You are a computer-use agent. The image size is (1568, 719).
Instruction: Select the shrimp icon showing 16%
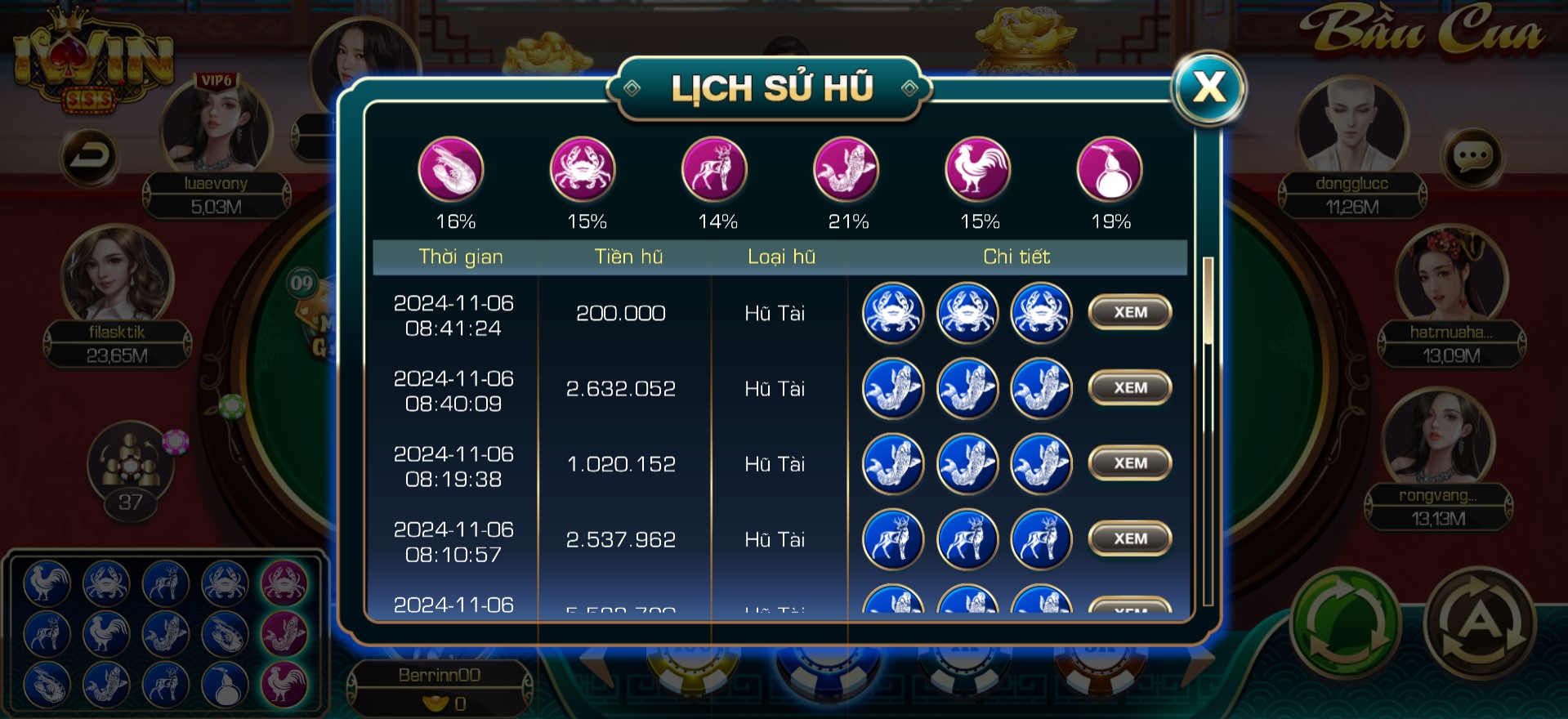coord(451,170)
